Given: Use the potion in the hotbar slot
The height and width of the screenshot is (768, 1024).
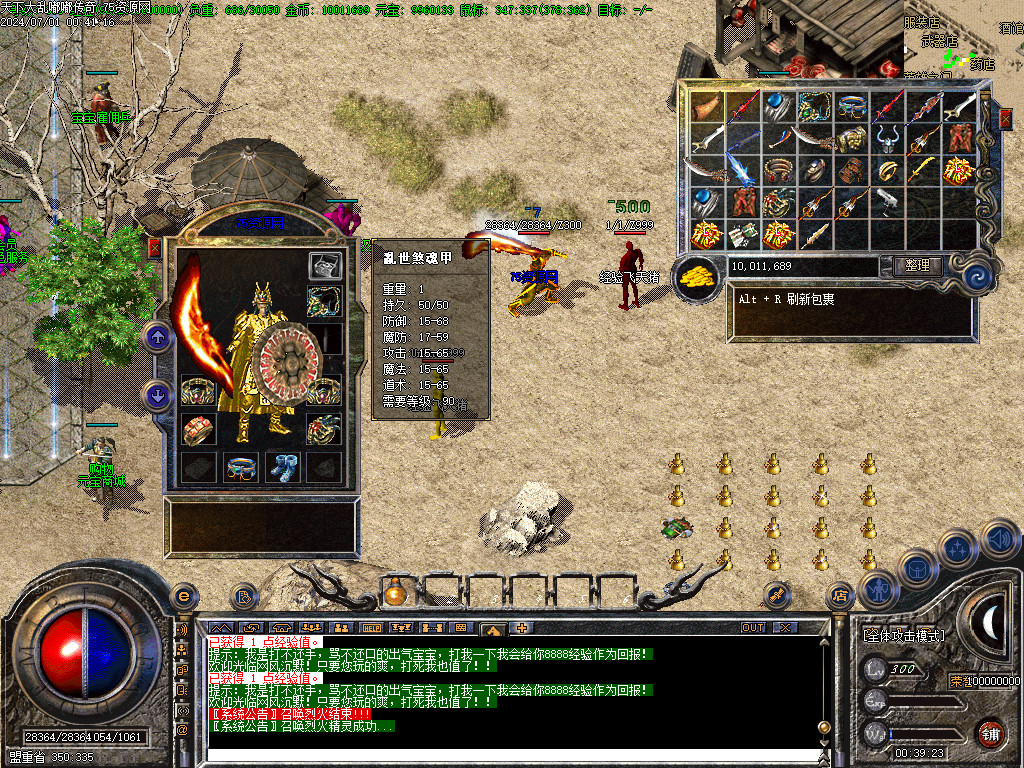Looking at the screenshot, I should pos(397,593).
